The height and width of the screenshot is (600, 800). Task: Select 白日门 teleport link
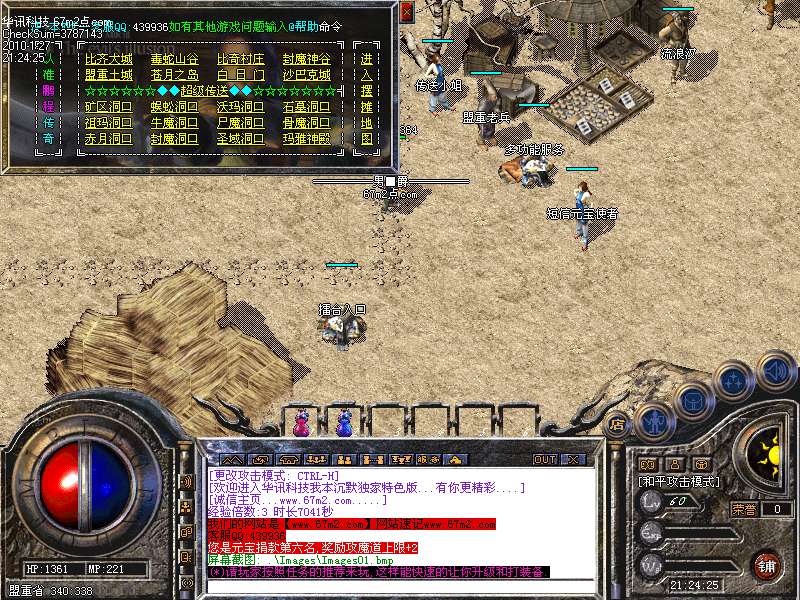[241, 75]
